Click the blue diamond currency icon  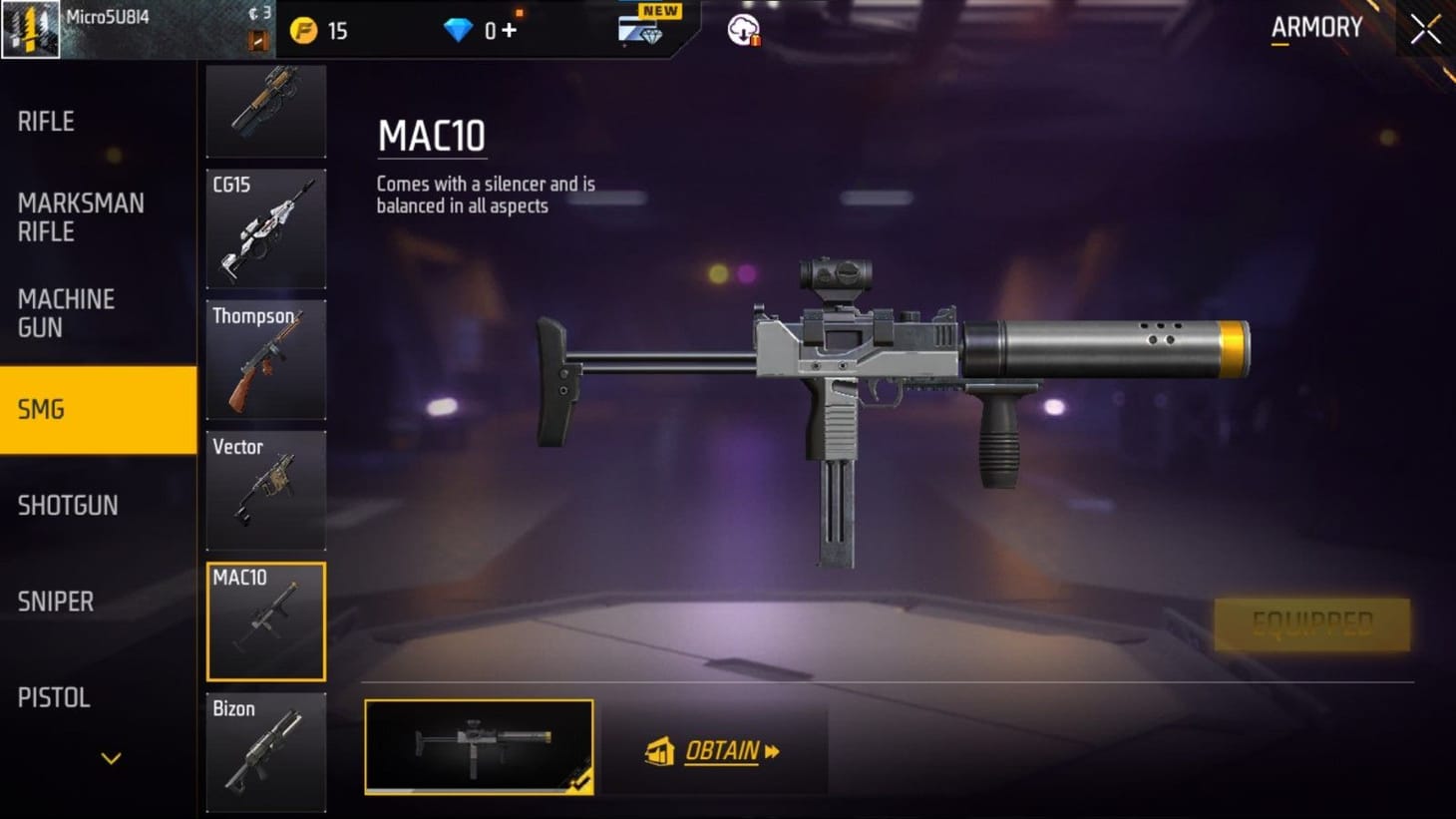point(457,30)
